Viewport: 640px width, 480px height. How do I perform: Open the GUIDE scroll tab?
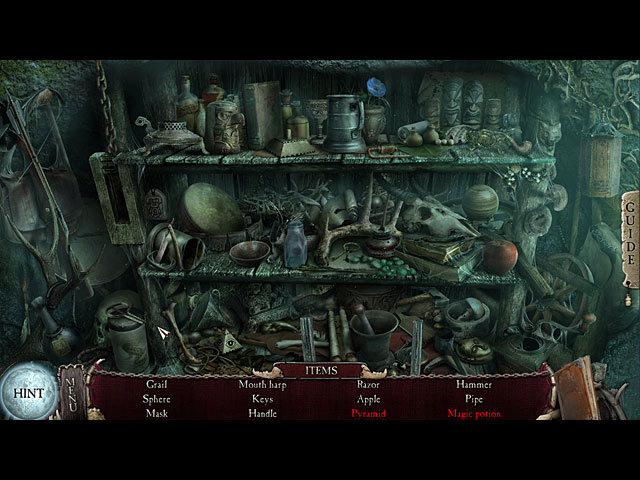629,243
